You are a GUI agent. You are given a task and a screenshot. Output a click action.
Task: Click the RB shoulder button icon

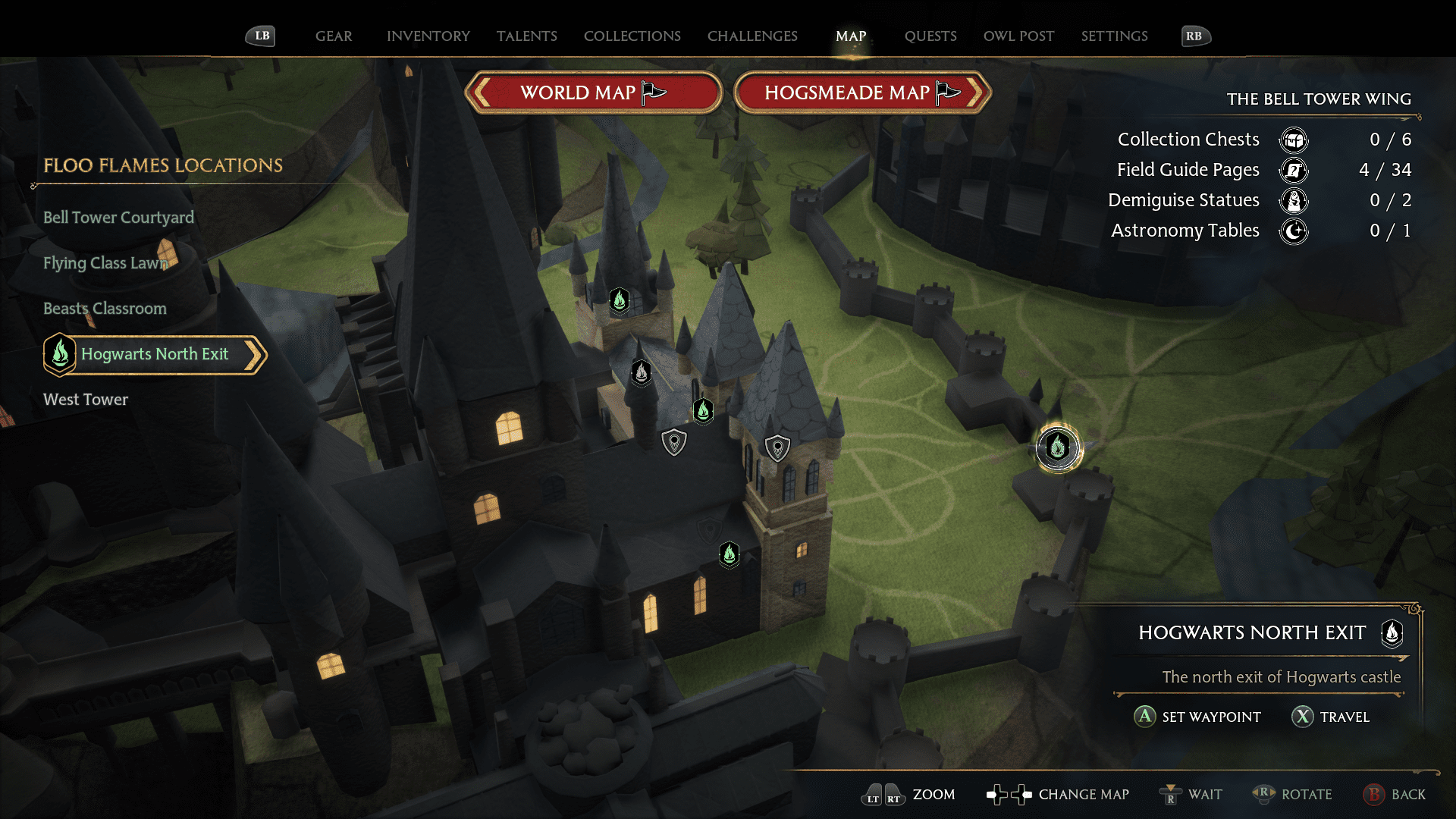(x=1196, y=35)
